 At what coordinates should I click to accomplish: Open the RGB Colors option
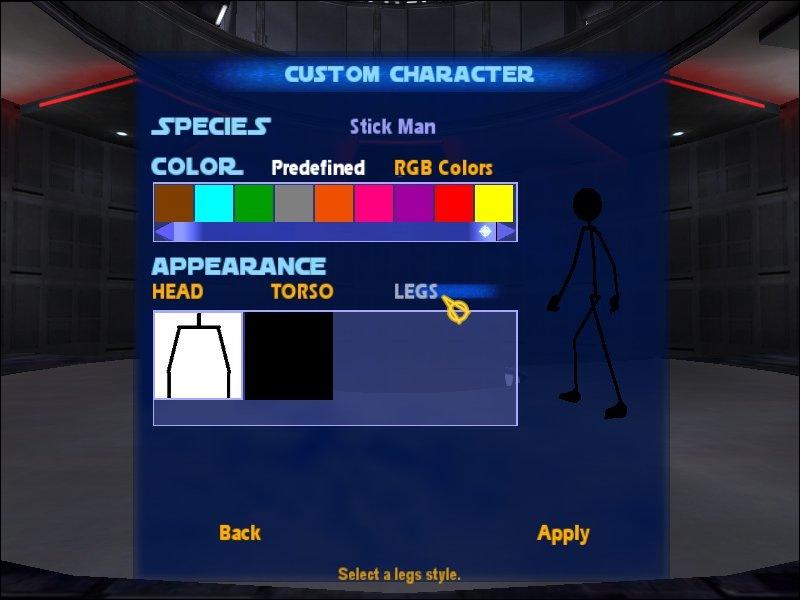(x=443, y=168)
